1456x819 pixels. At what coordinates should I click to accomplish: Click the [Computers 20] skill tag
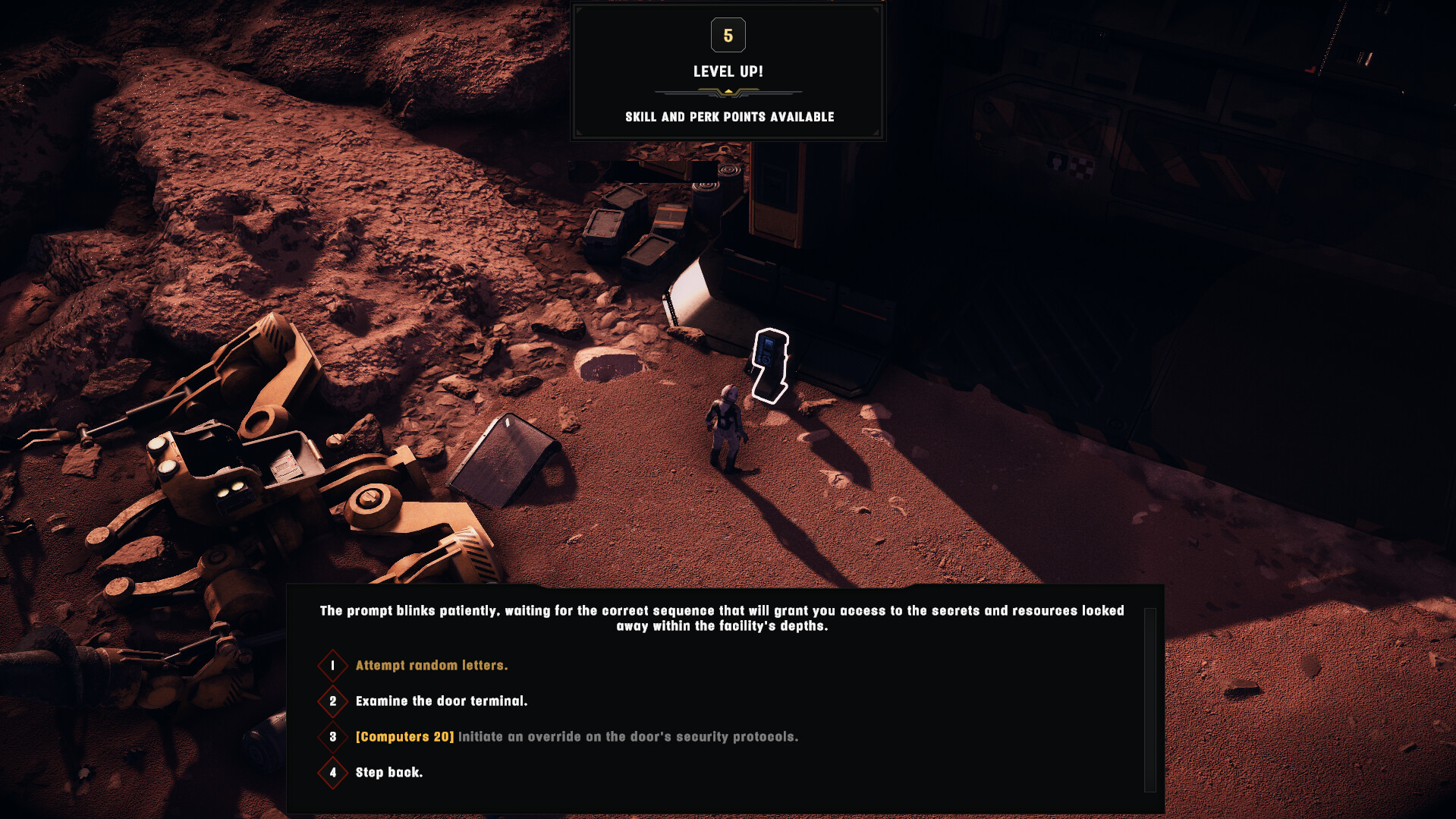pyautogui.click(x=403, y=737)
